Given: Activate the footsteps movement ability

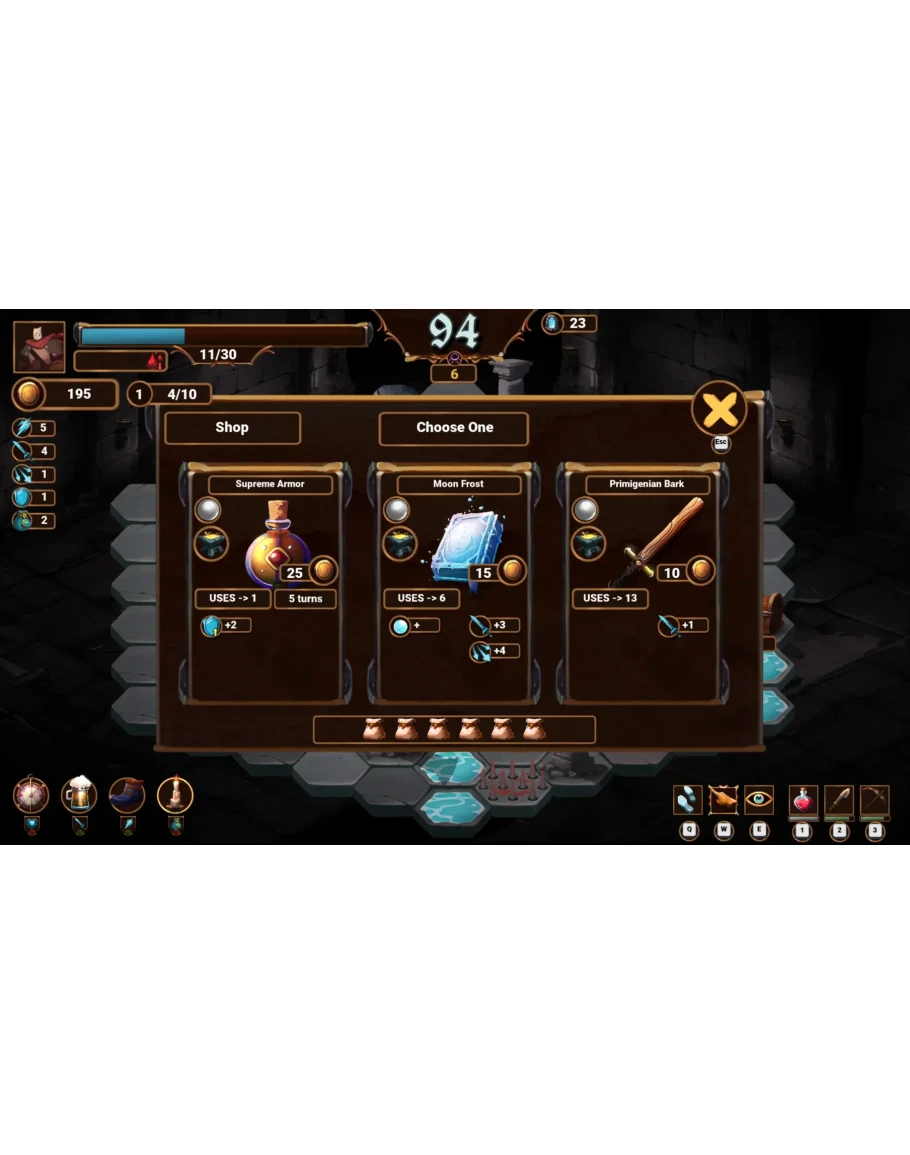Looking at the screenshot, I should pyautogui.click(x=688, y=800).
